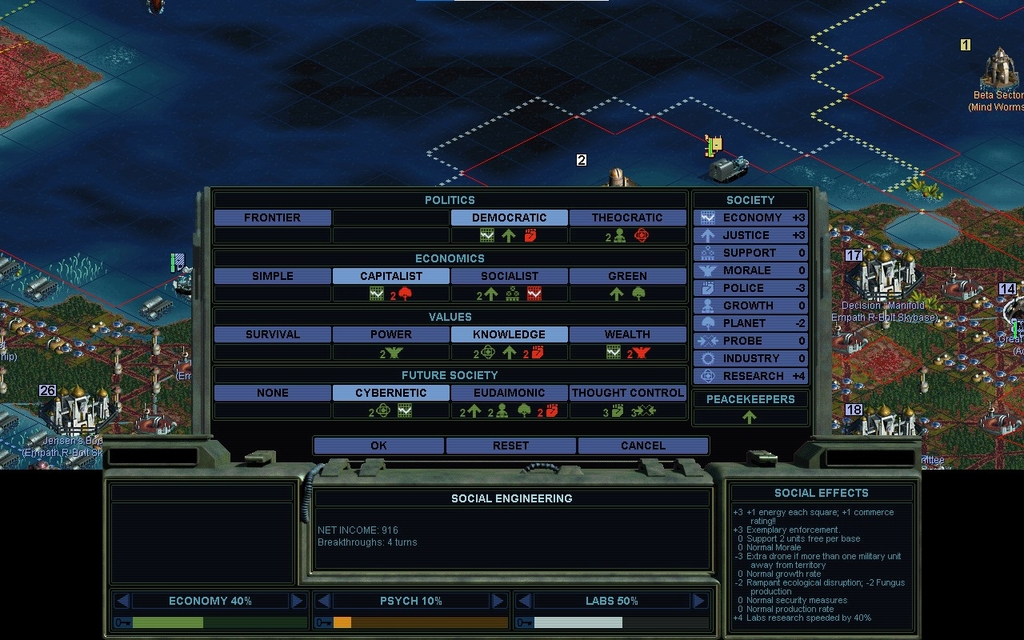The height and width of the screenshot is (640, 1024).
Task: Reset social engineering choices
Action: point(510,445)
